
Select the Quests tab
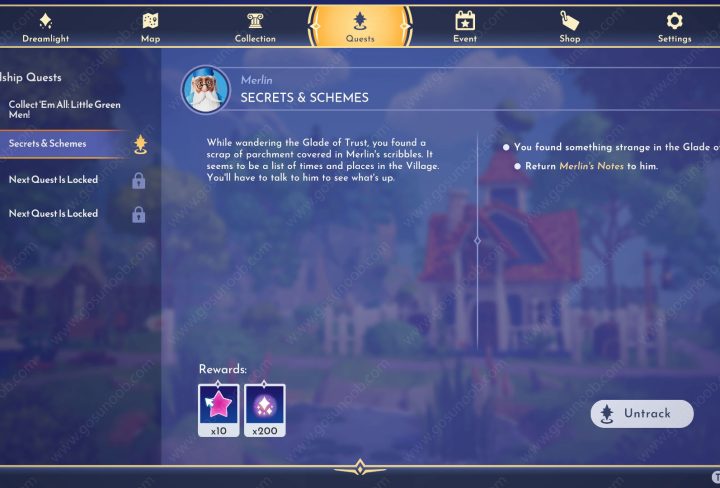pyautogui.click(x=360, y=27)
